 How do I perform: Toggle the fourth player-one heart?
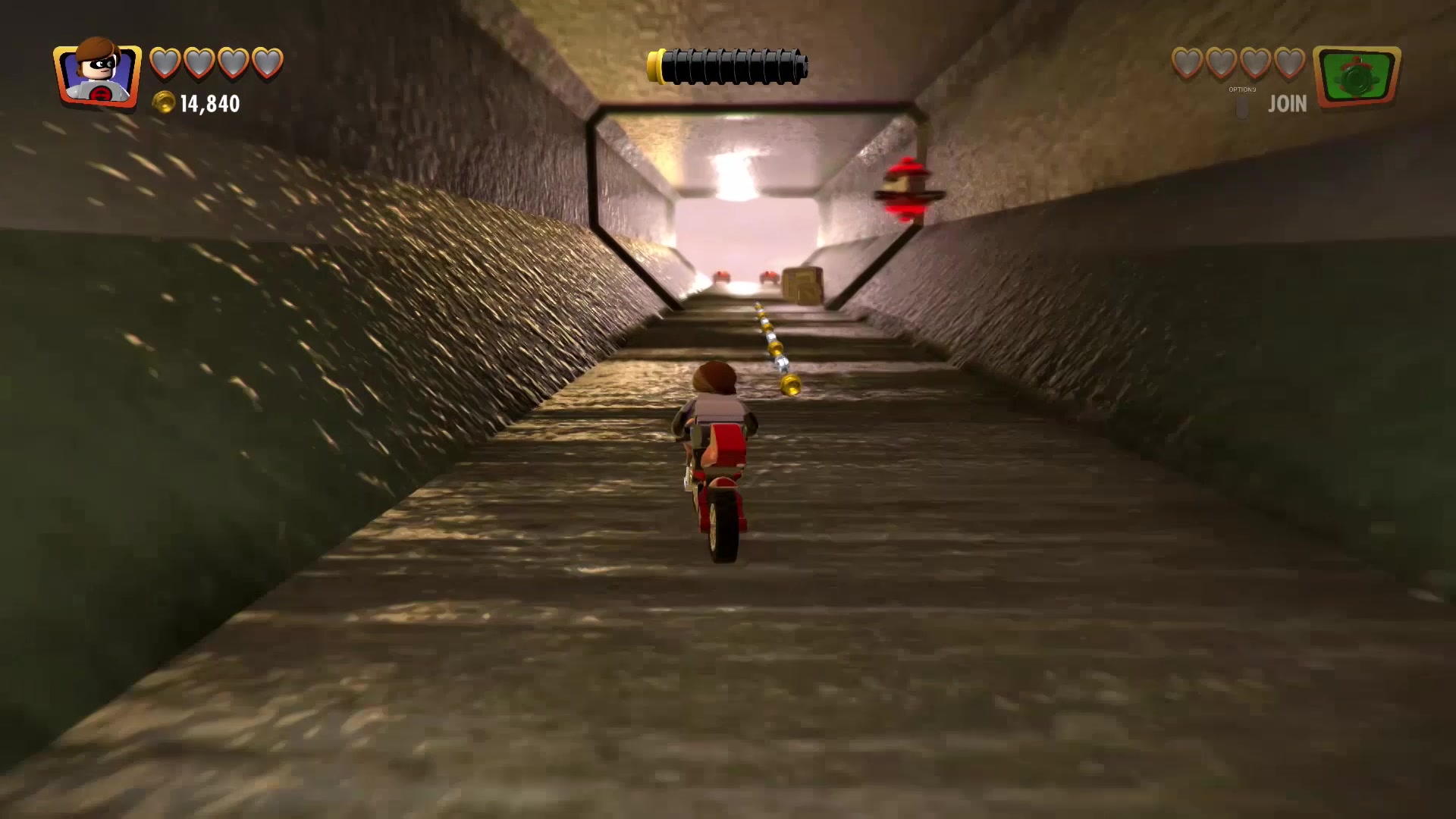pos(266,64)
